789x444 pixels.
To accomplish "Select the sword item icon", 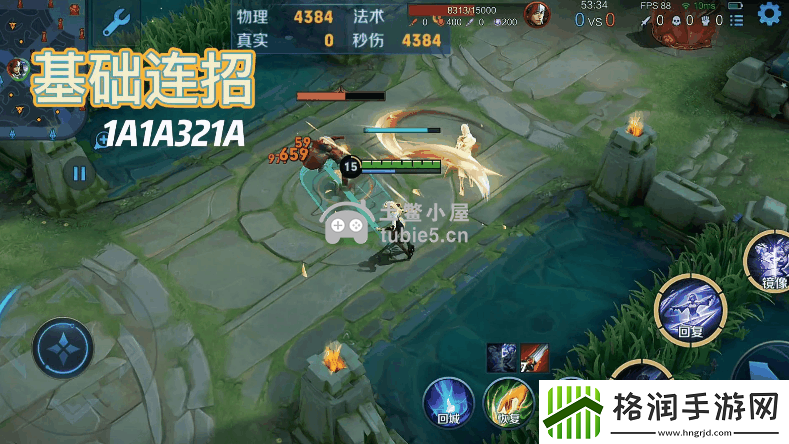I will point(534,357).
